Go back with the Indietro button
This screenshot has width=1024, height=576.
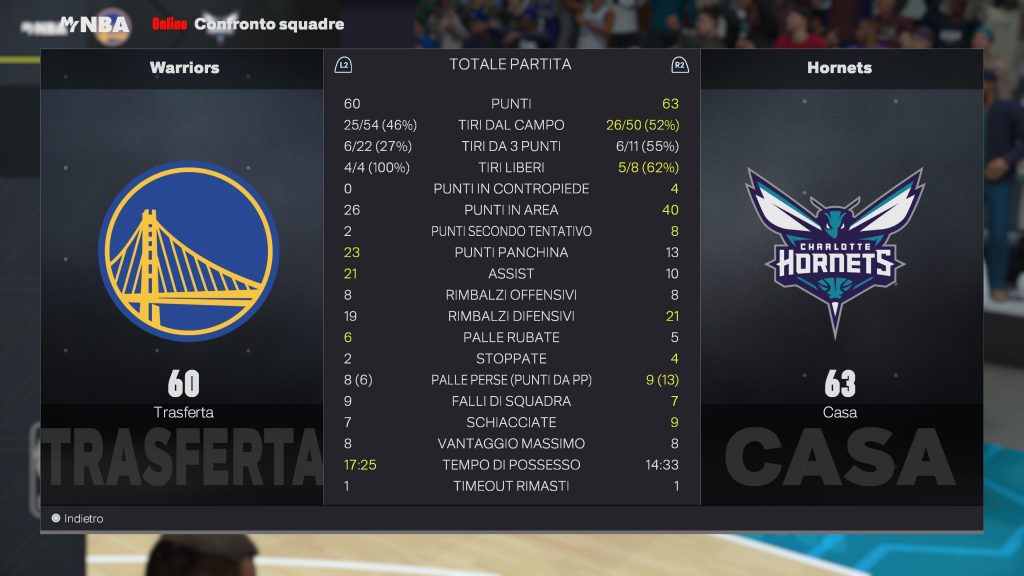78,519
